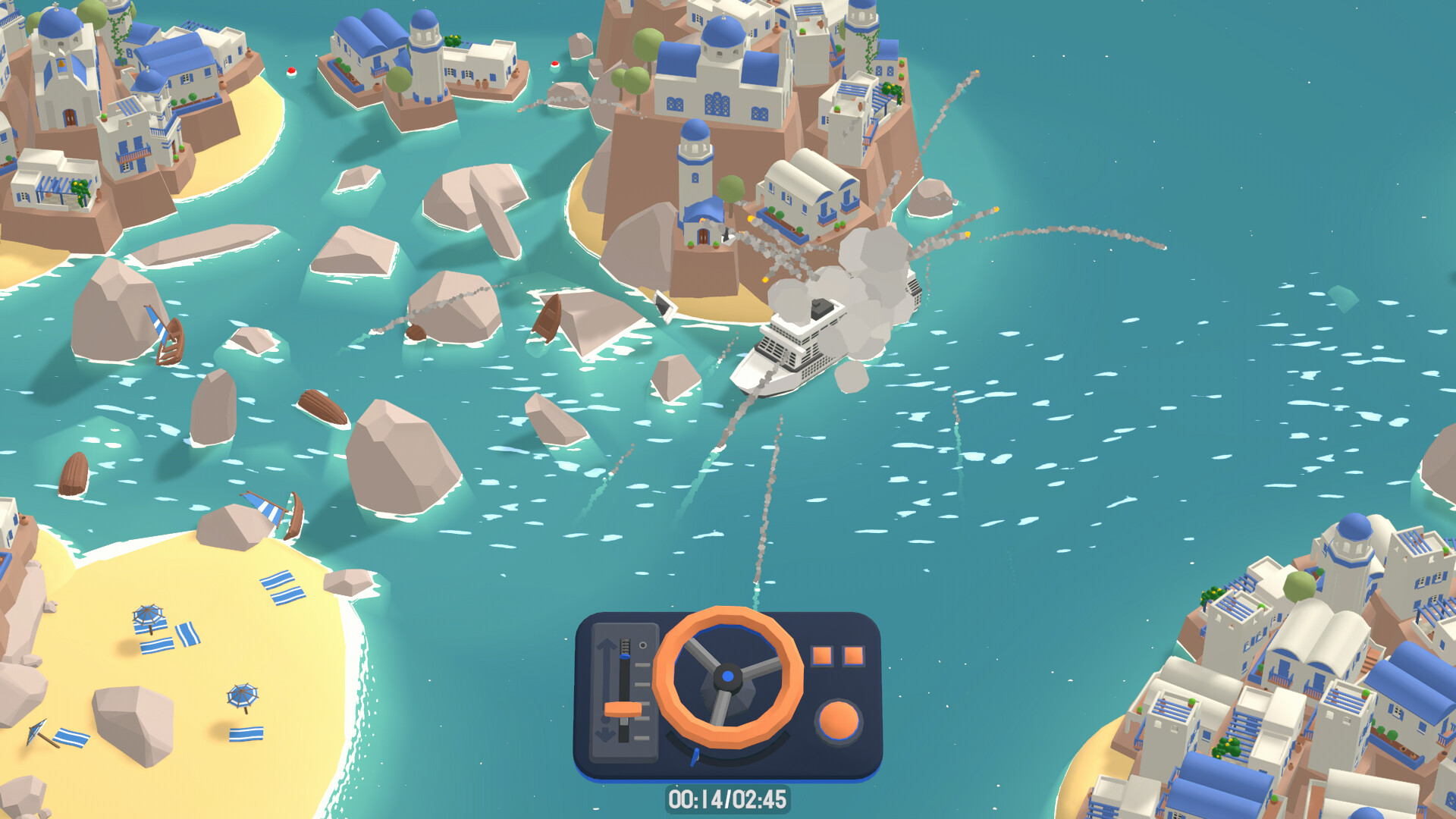The height and width of the screenshot is (819, 1456).
Task: Click the small knob above the throttle
Action: tap(643, 645)
